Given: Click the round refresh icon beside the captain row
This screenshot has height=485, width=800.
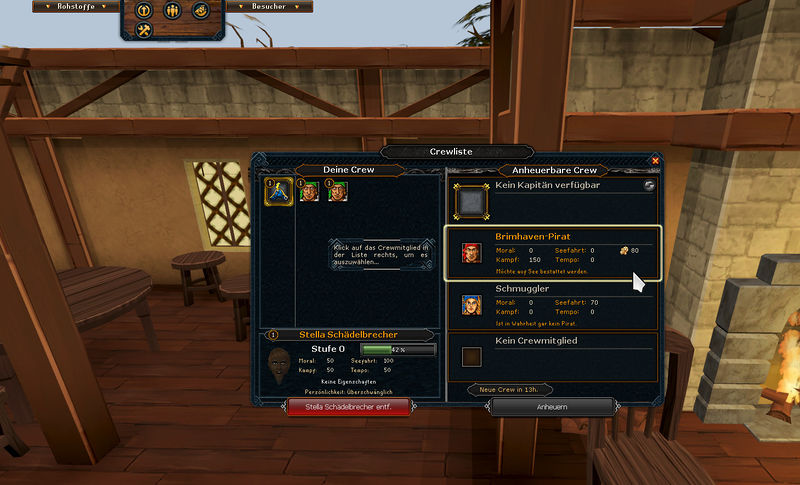Looking at the screenshot, I should tap(650, 186).
